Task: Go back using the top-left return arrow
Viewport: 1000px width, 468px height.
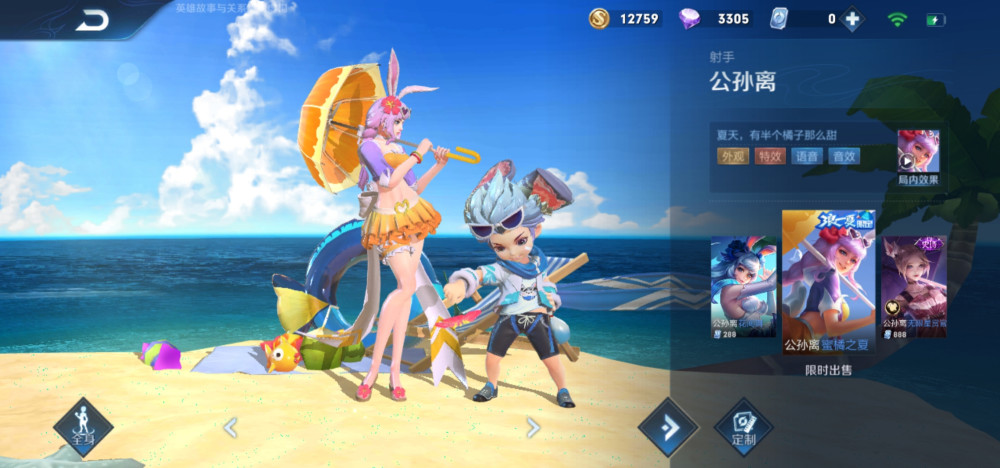Action: pos(92,19)
